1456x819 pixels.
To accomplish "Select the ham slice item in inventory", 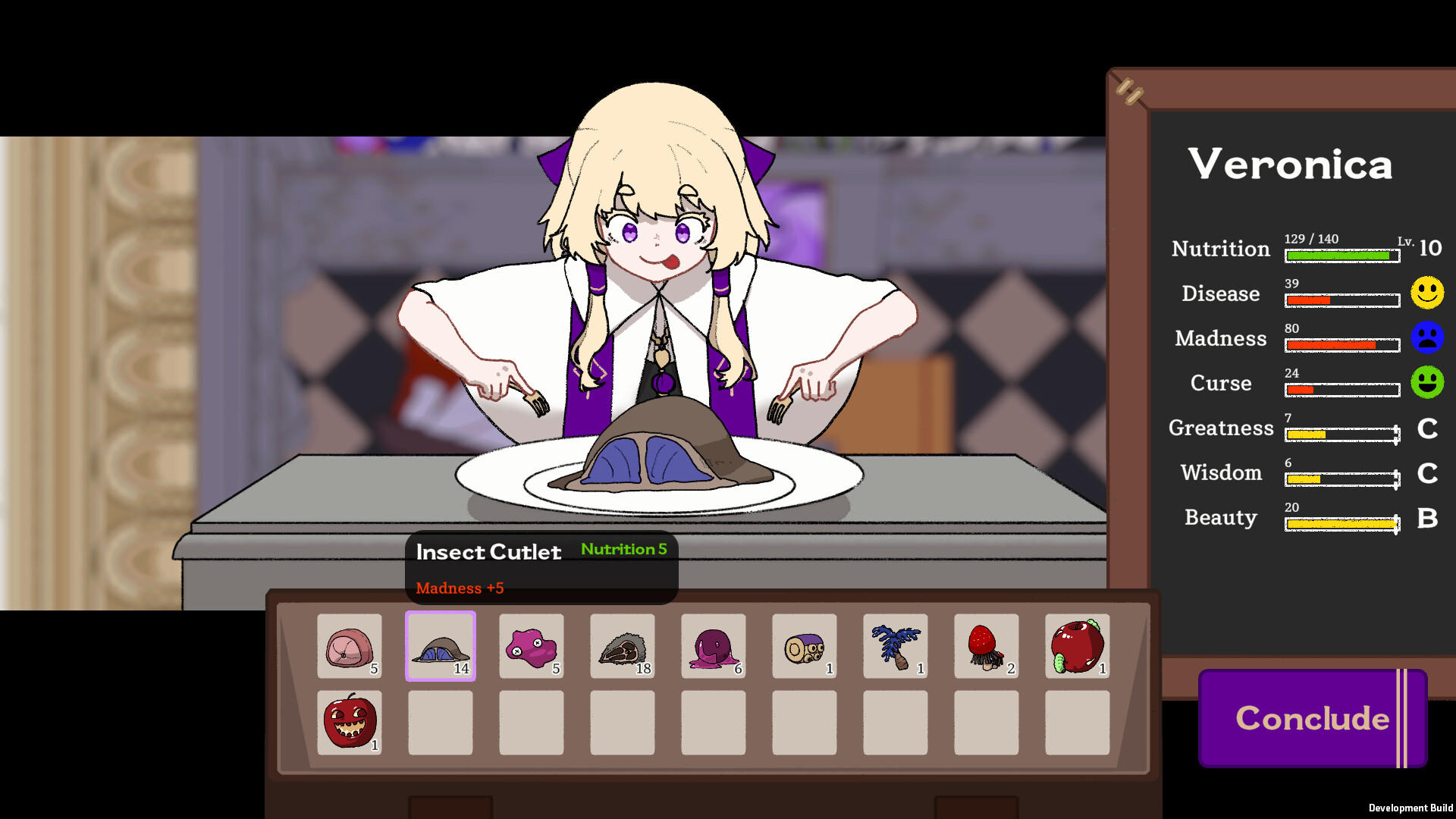I will click(349, 647).
